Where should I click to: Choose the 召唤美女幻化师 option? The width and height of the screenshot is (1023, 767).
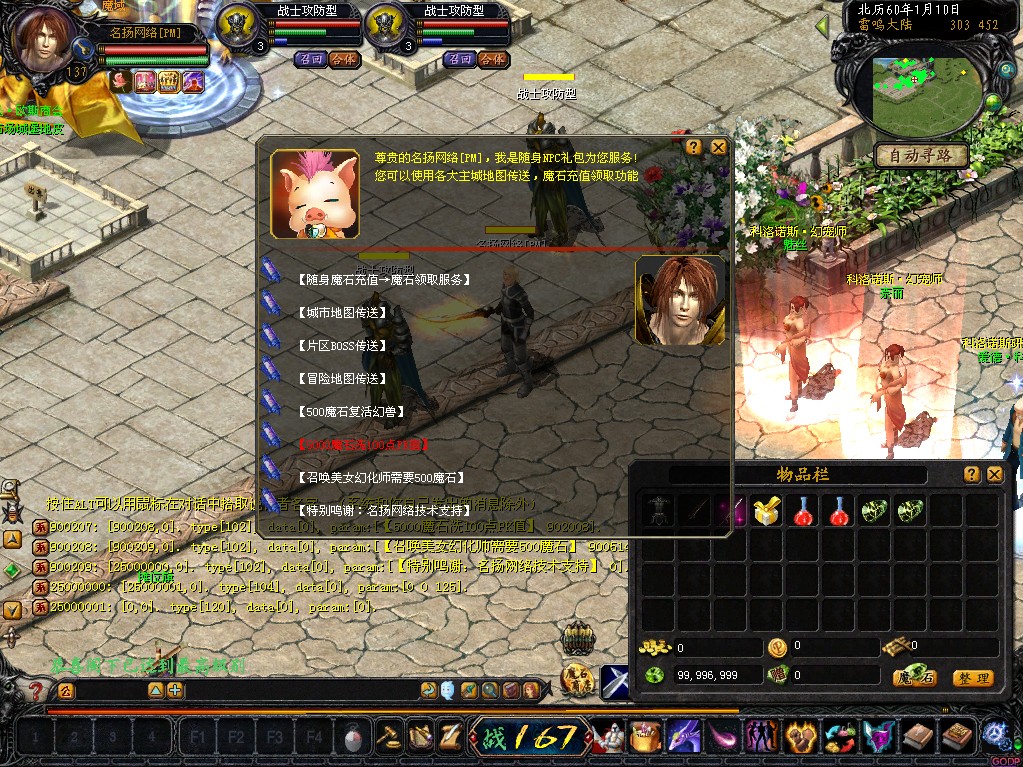381,478
